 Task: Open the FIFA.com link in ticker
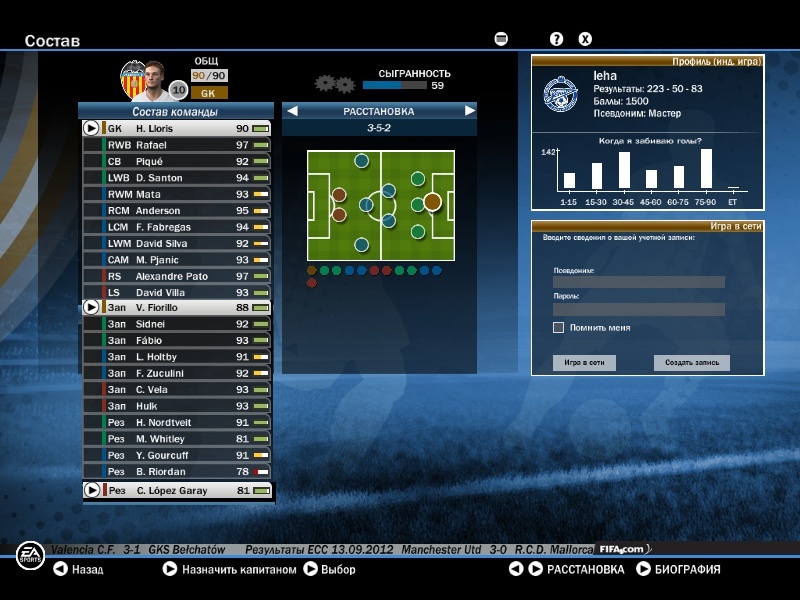click(x=623, y=549)
